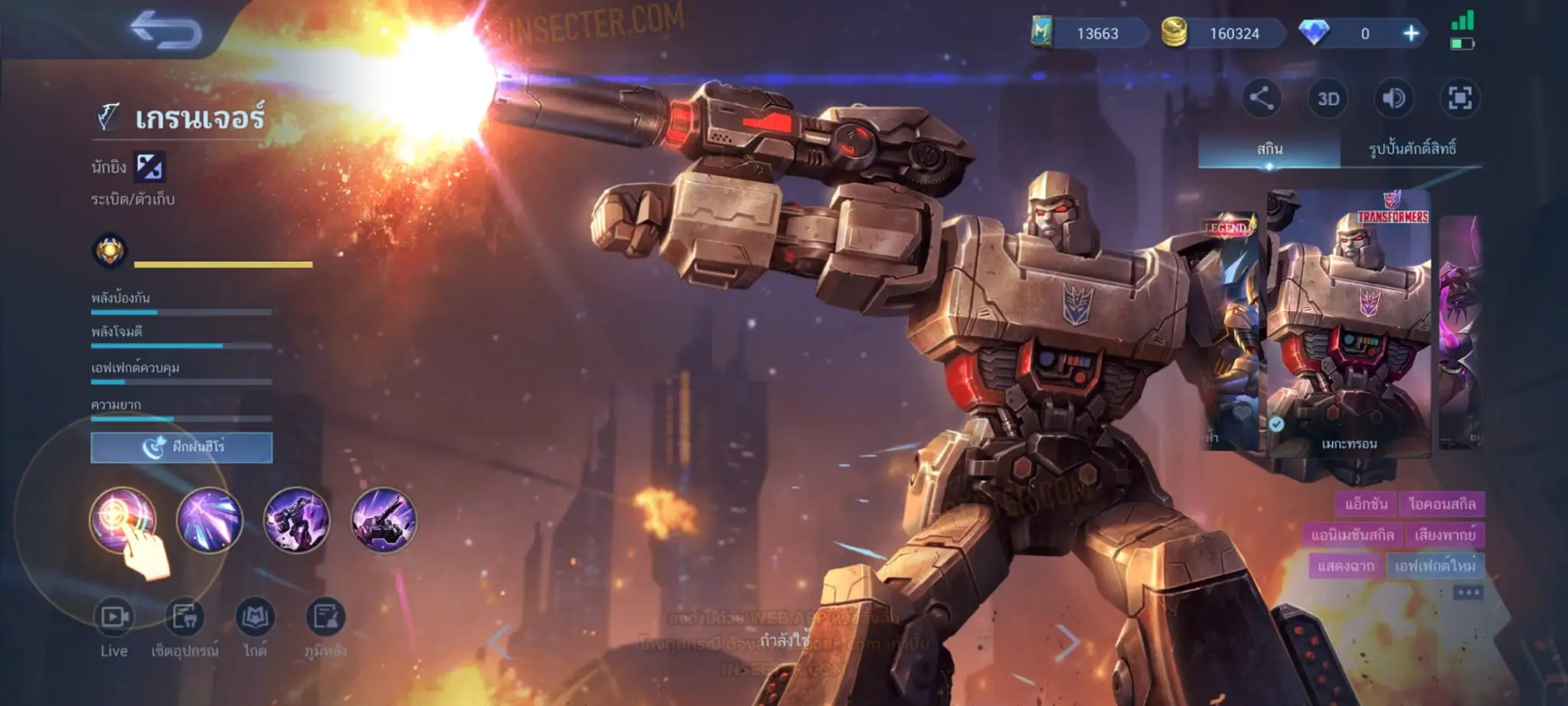
Task: Switch to 3D model view
Action: click(1328, 99)
